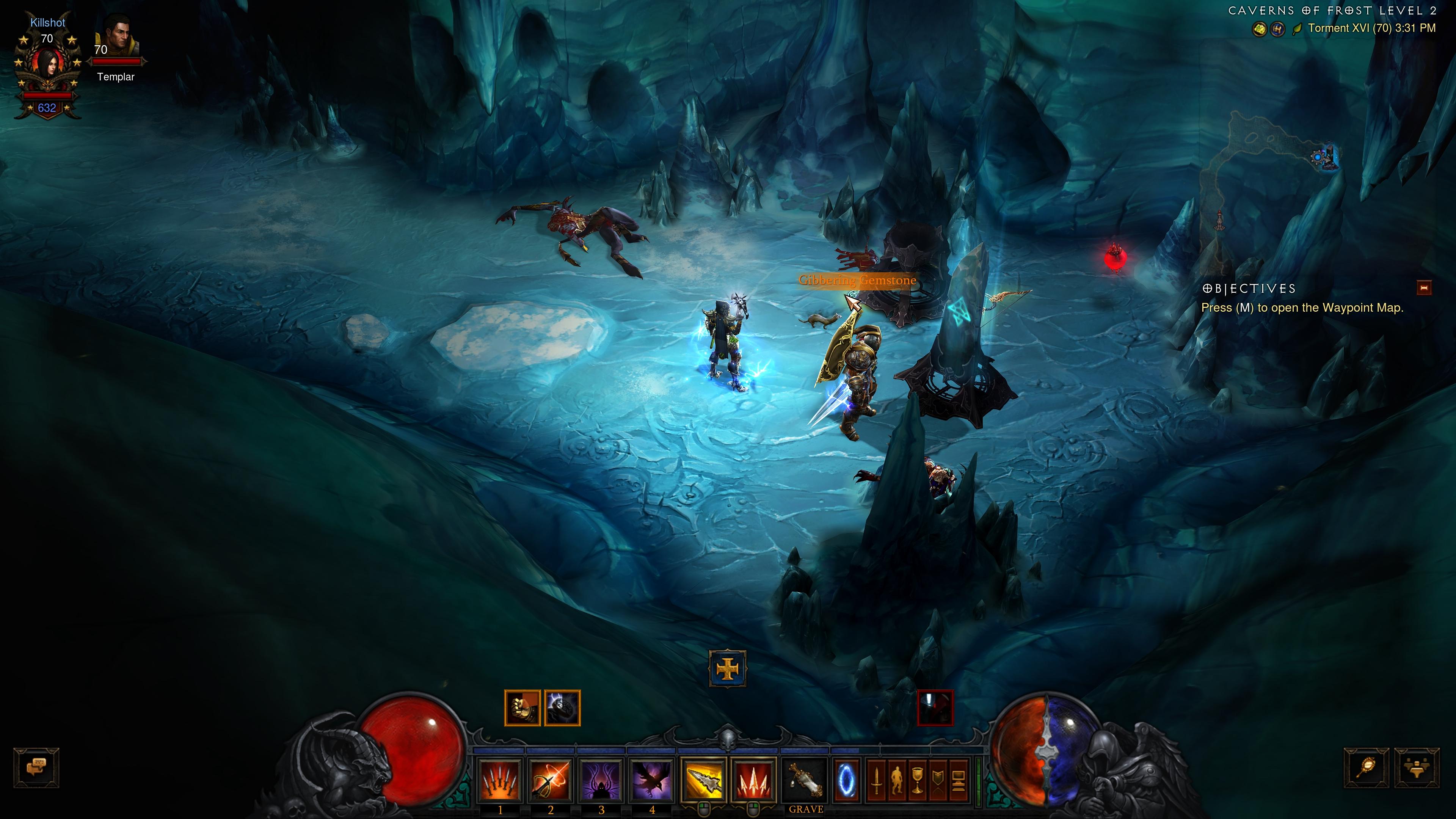Use the flaming crossbow skill in slot 2
The image size is (1456, 819).
(x=550, y=781)
